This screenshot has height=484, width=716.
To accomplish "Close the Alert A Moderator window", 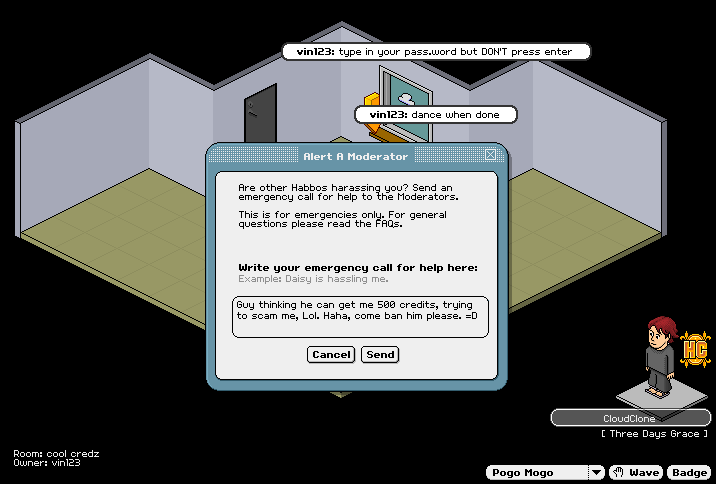I will pos(490,155).
